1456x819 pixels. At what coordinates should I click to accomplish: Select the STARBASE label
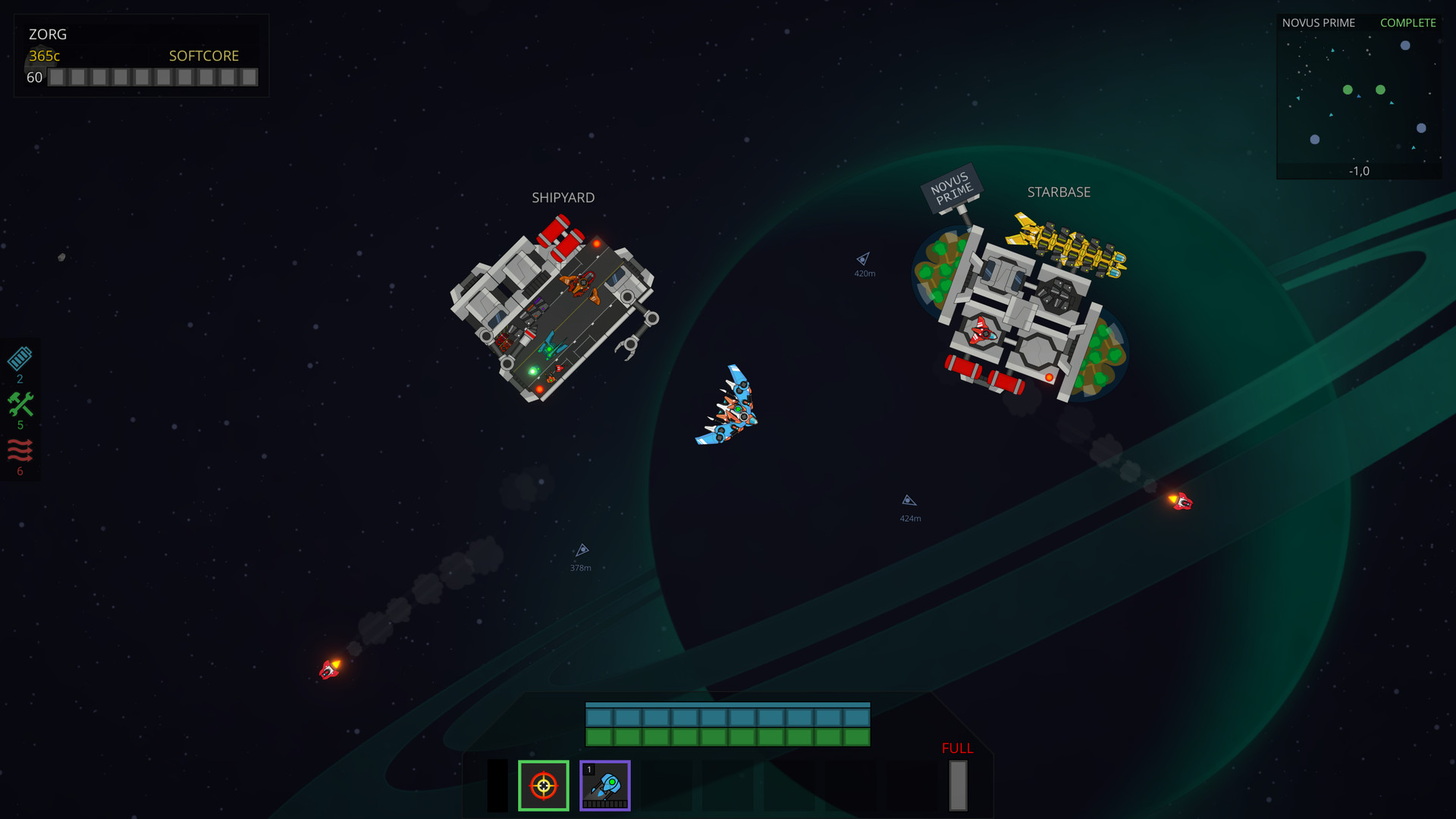[1059, 192]
